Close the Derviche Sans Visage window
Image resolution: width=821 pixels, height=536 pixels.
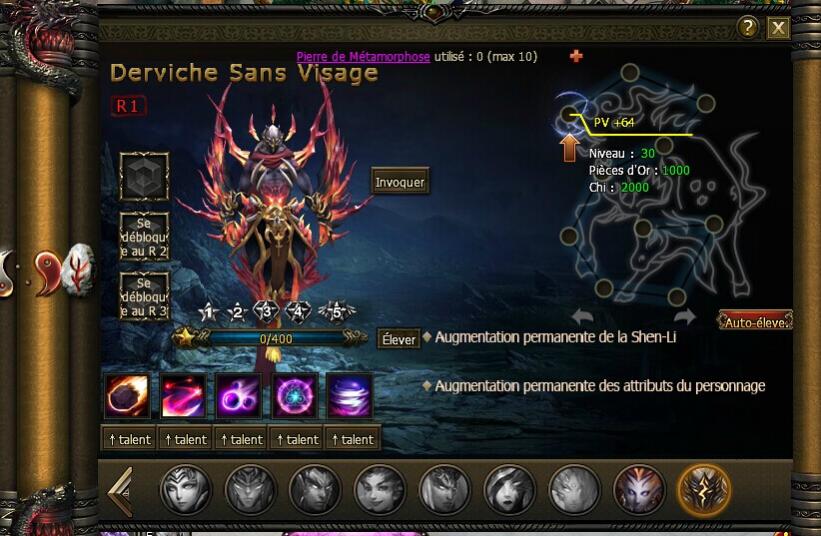click(x=778, y=28)
